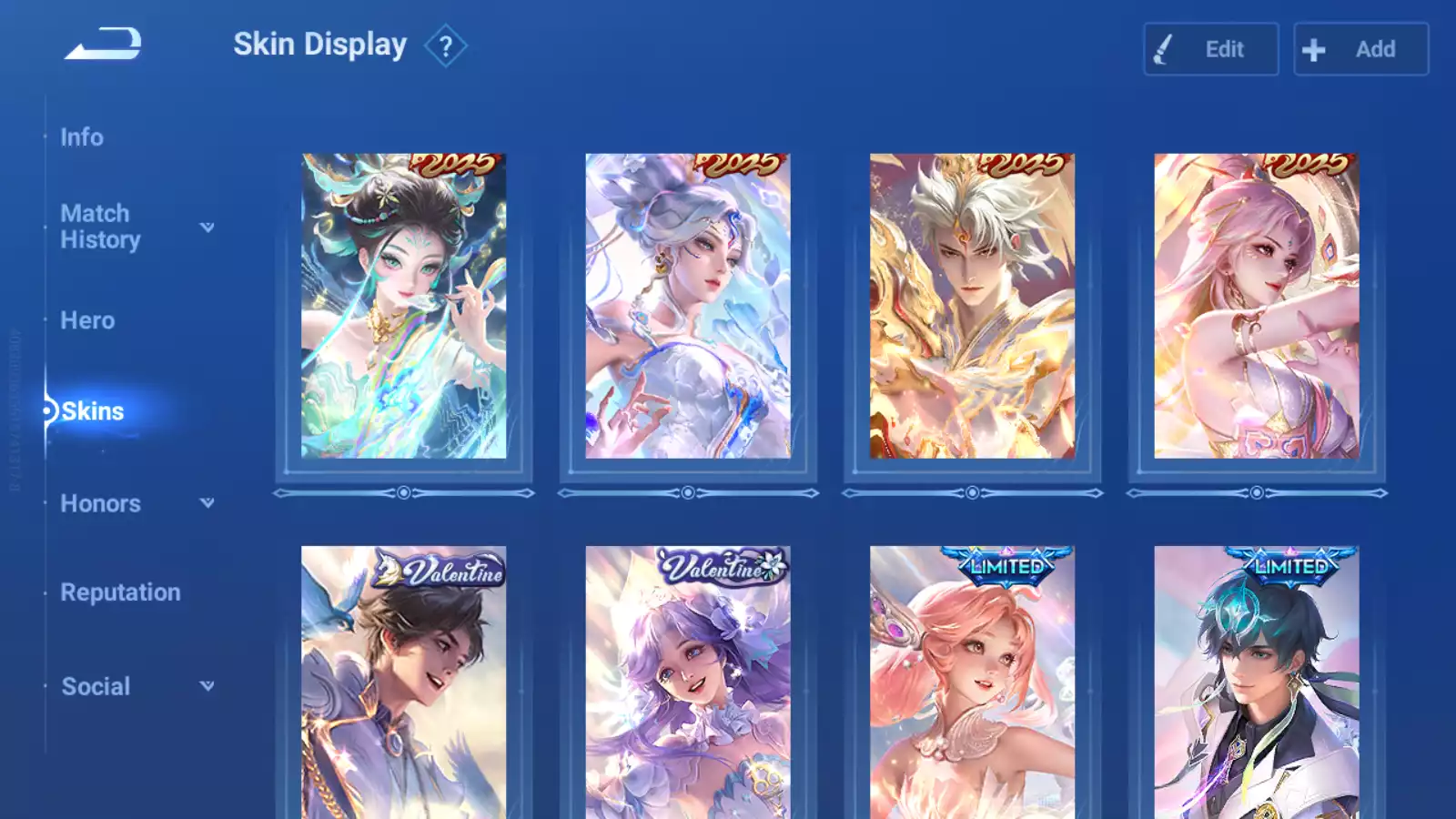Image resolution: width=1456 pixels, height=819 pixels.
Task: Open the Skin Display help question mark
Action: (x=445, y=46)
